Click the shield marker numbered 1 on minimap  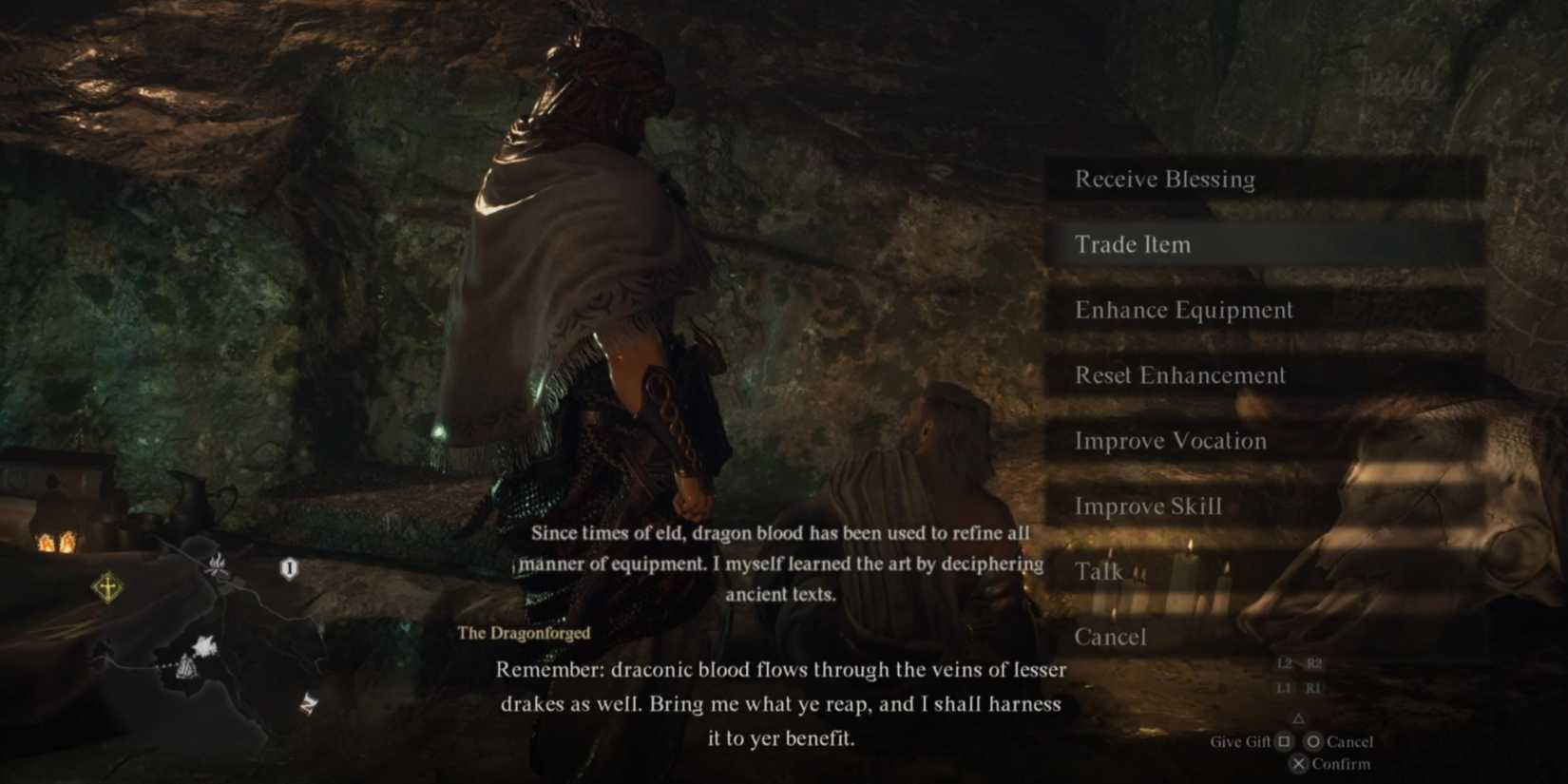click(x=289, y=566)
